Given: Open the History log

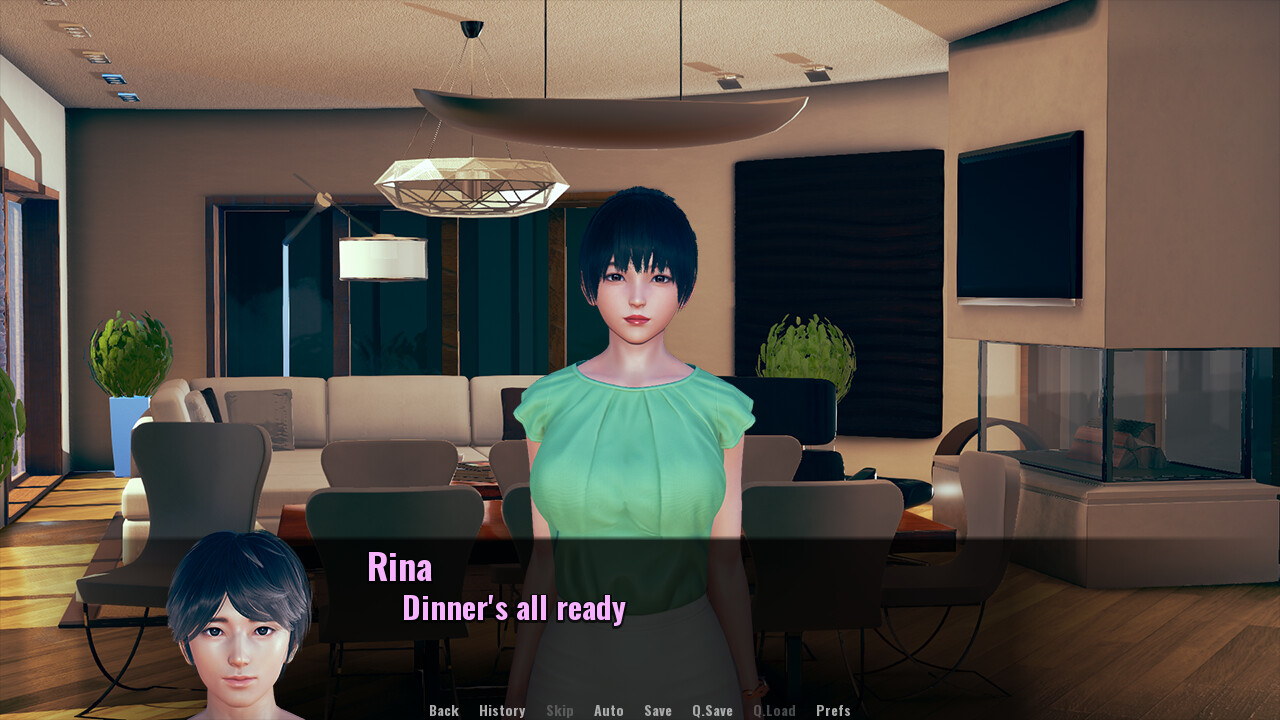Looking at the screenshot, I should 502,711.
